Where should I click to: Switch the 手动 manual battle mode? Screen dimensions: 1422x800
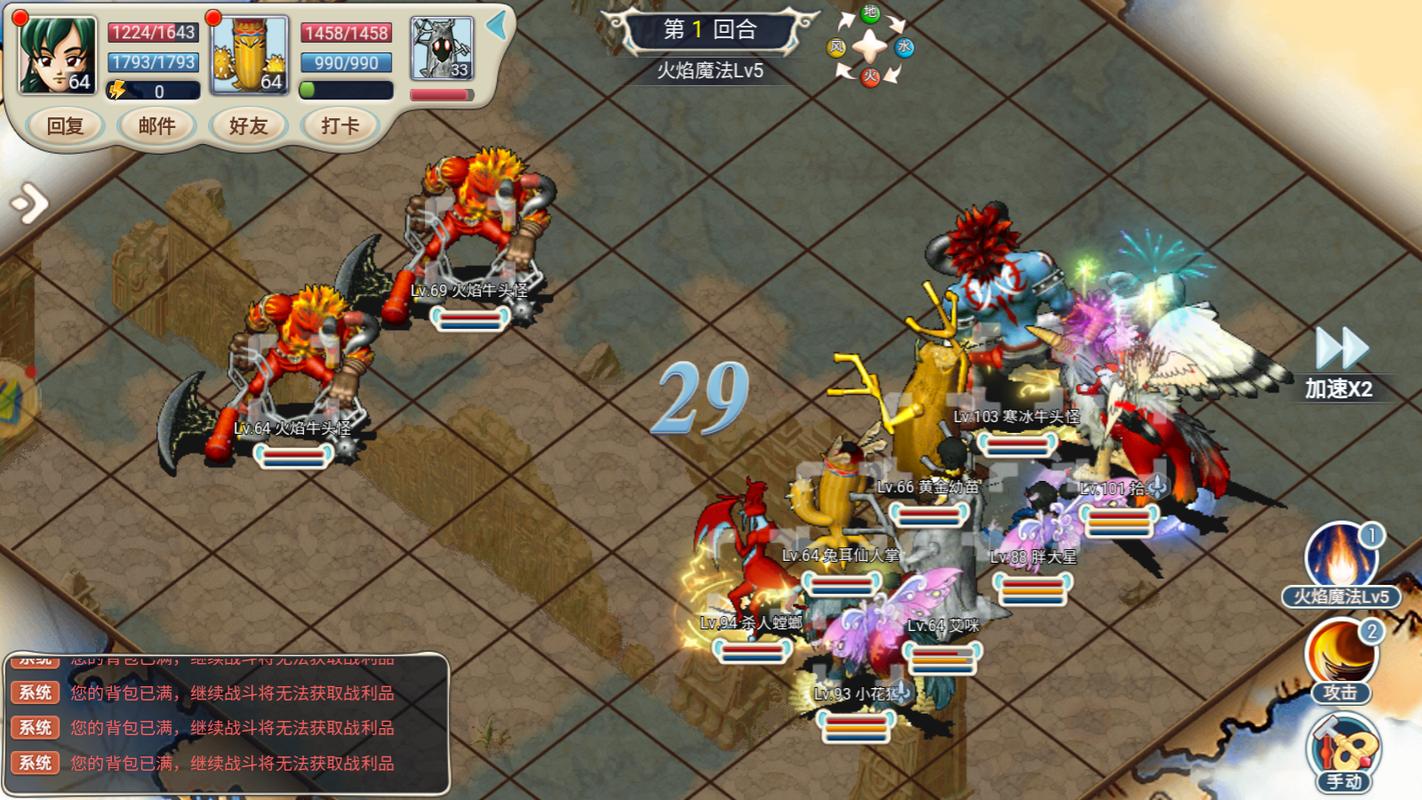tap(1341, 752)
